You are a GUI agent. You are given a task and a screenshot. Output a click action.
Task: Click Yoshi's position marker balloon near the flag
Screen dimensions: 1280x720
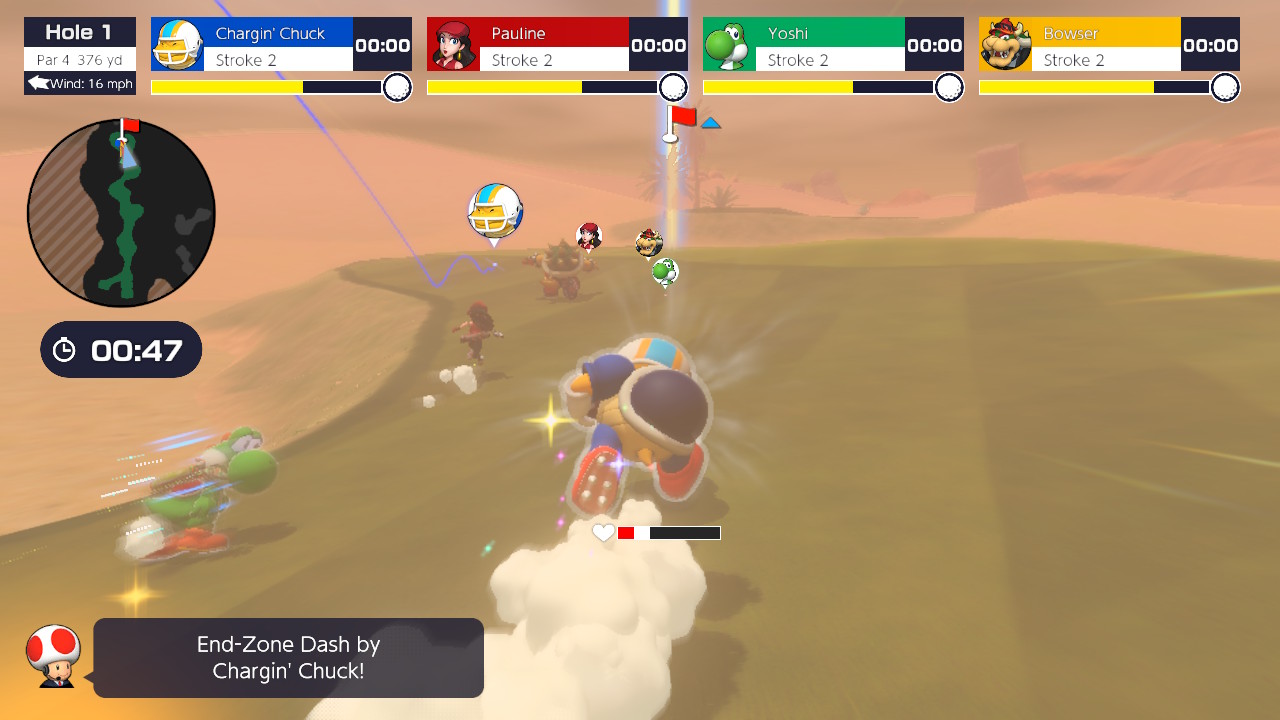coord(664,271)
